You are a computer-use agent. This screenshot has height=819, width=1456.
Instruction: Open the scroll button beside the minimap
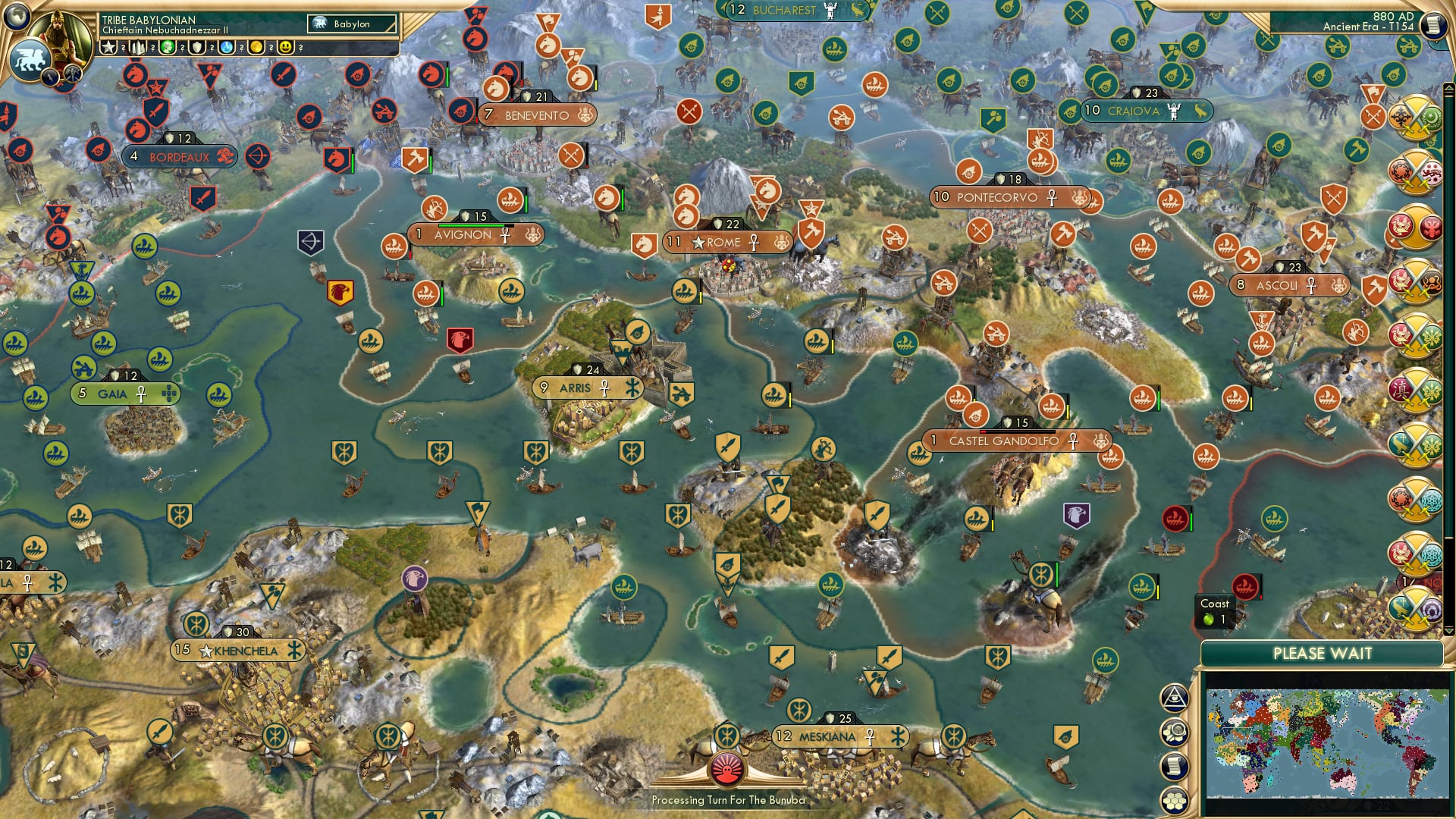pyautogui.click(x=1174, y=766)
